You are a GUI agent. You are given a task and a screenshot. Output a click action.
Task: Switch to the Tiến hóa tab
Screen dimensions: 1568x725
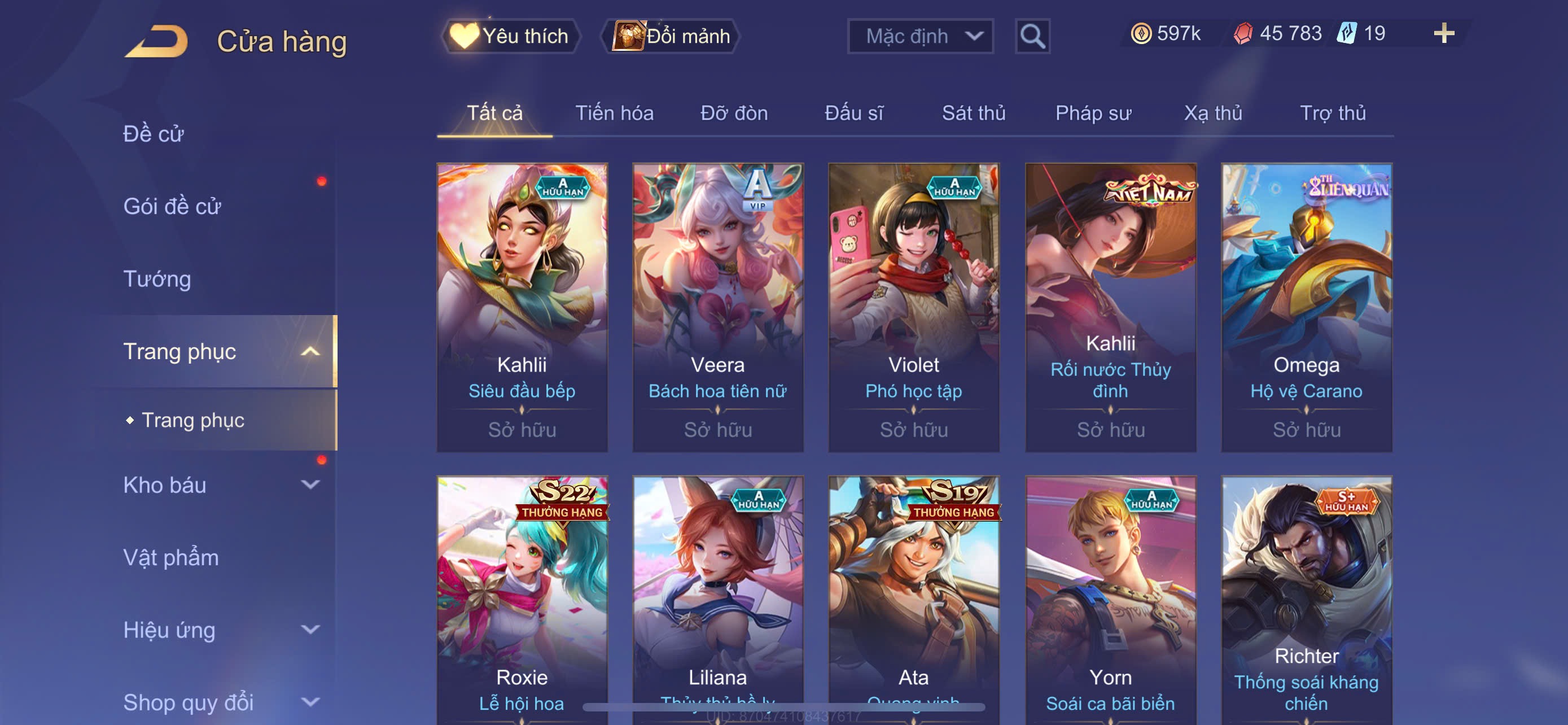[614, 113]
